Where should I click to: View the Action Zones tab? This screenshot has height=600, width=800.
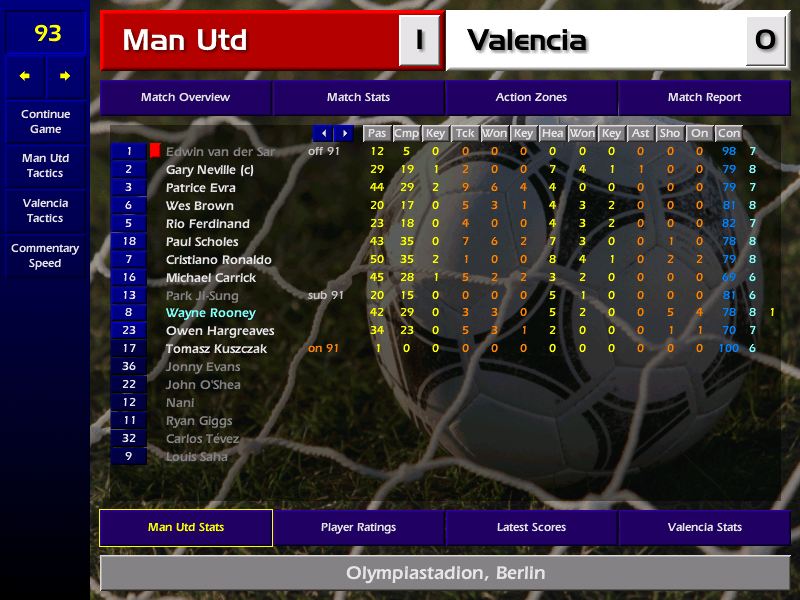531,98
